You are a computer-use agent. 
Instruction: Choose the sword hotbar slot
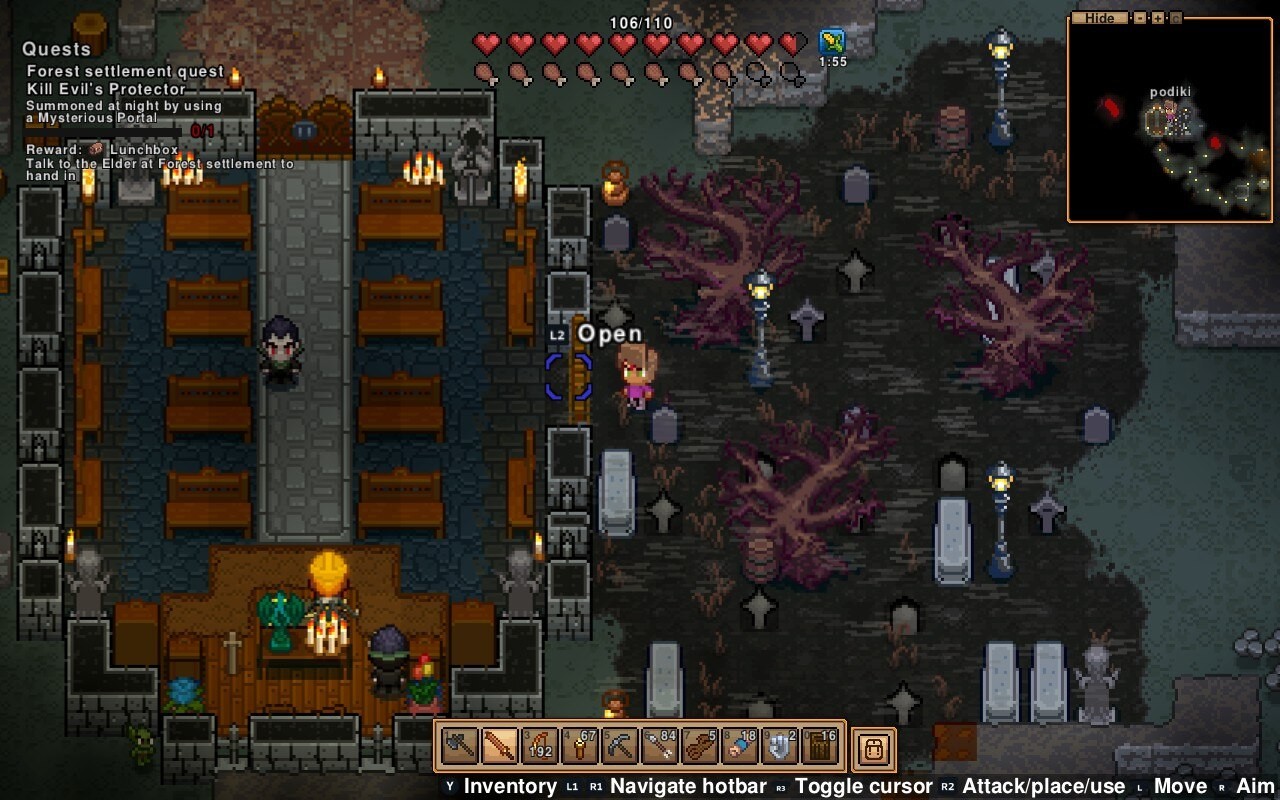pyautogui.click(x=499, y=746)
